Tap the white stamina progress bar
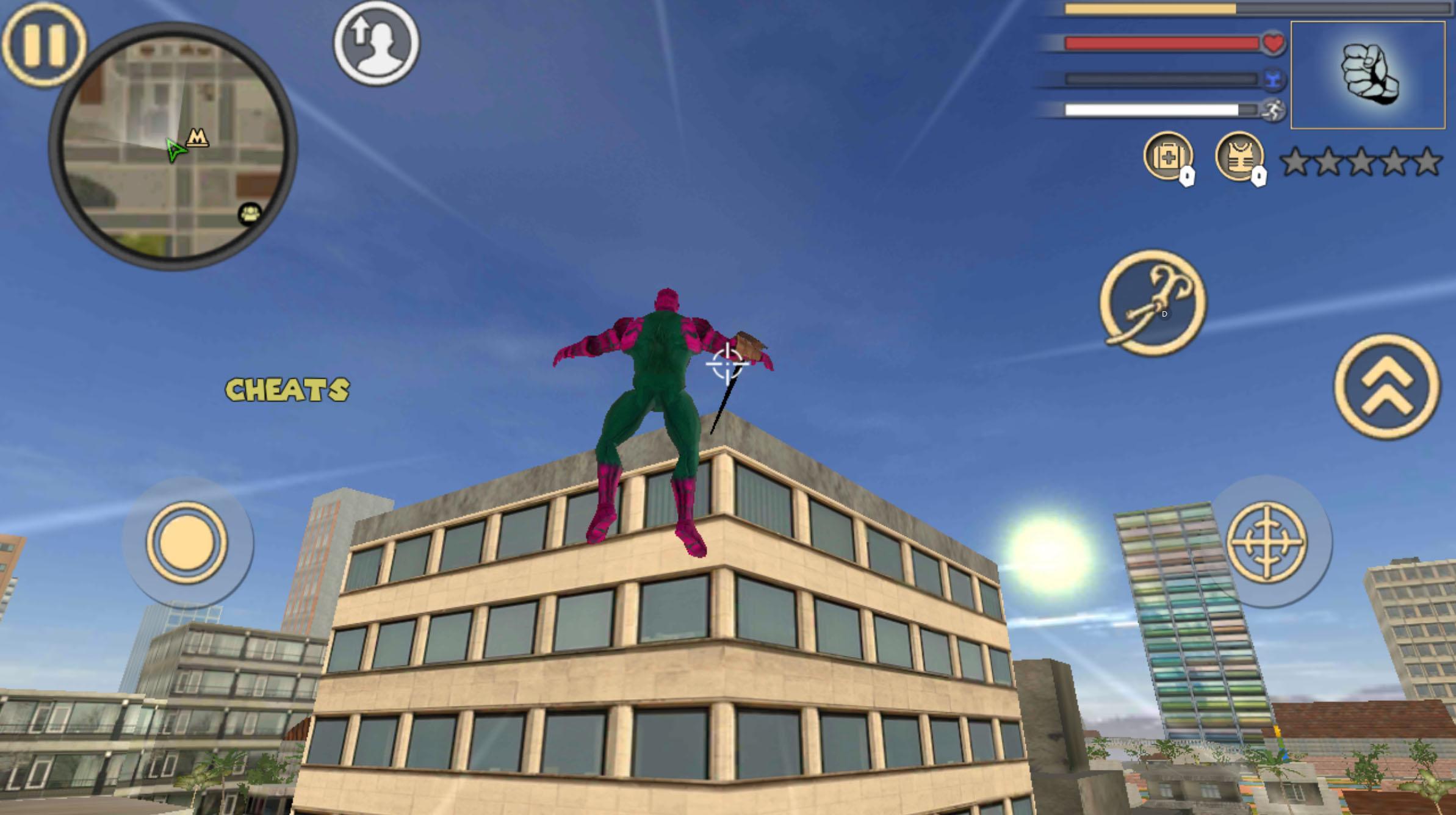Viewport: 1456px width, 815px height. coord(1153,110)
